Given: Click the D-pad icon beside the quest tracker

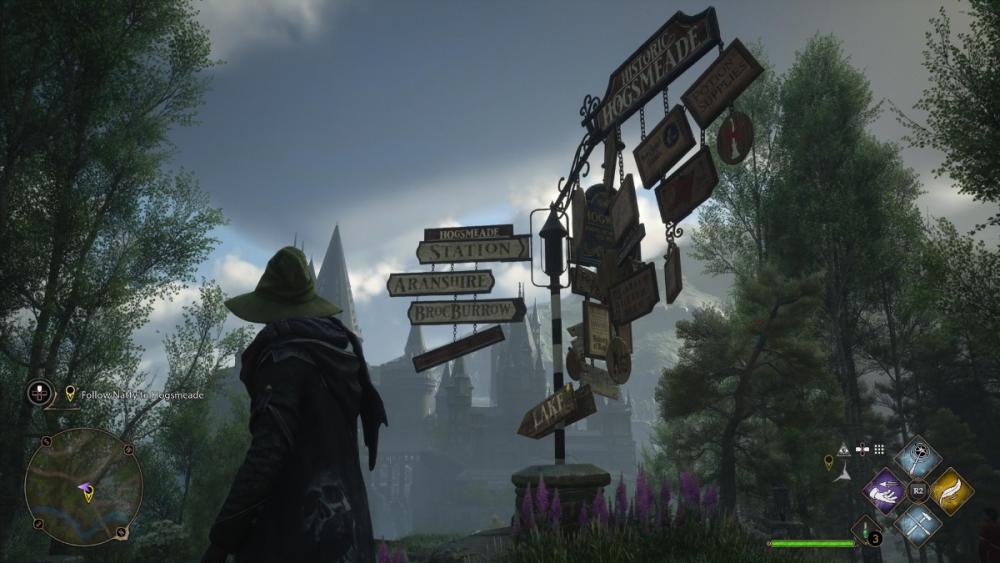Looking at the screenshot, I should tap(40, 391).
